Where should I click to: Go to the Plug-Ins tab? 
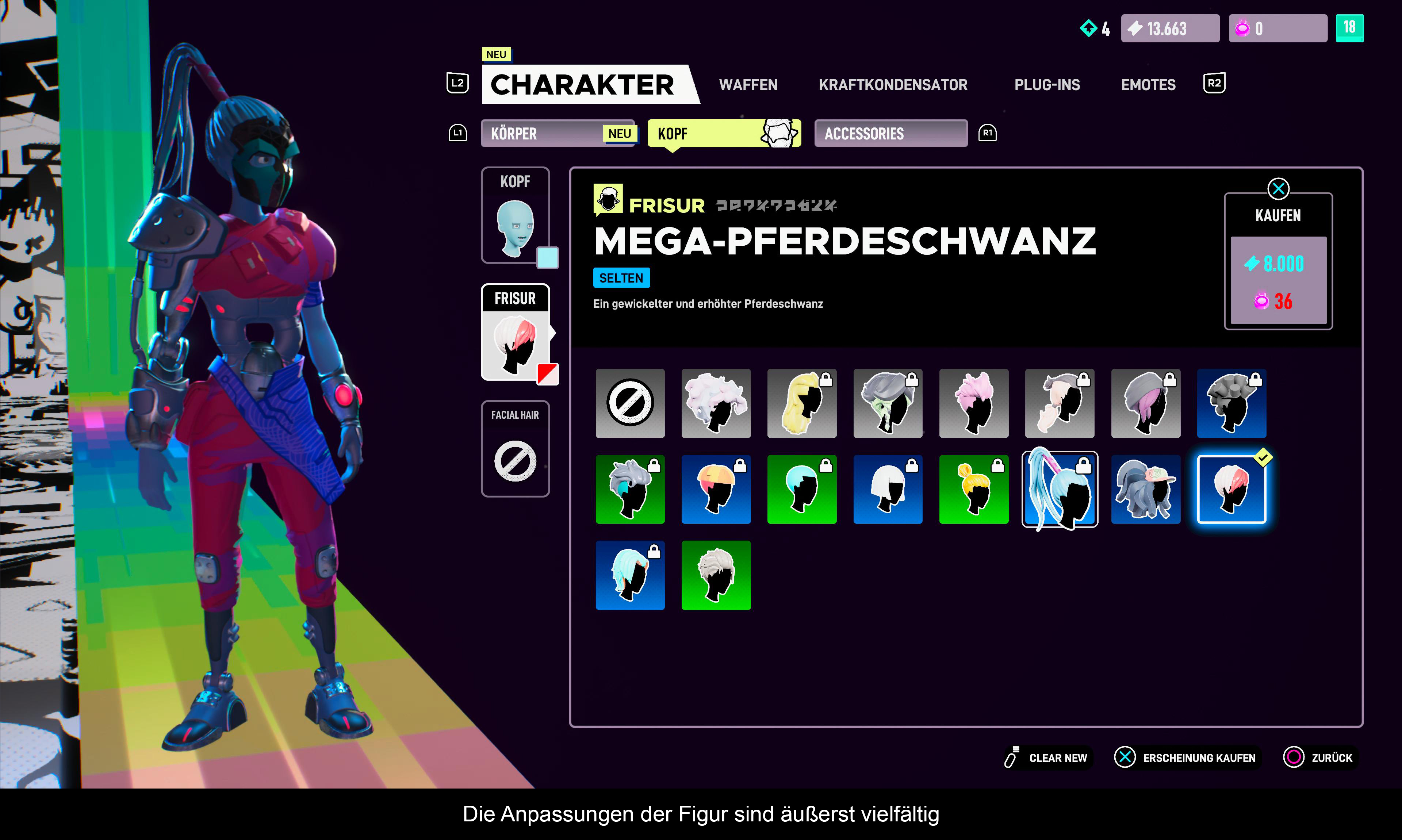pyautogui.click(x=1046, y=85)
